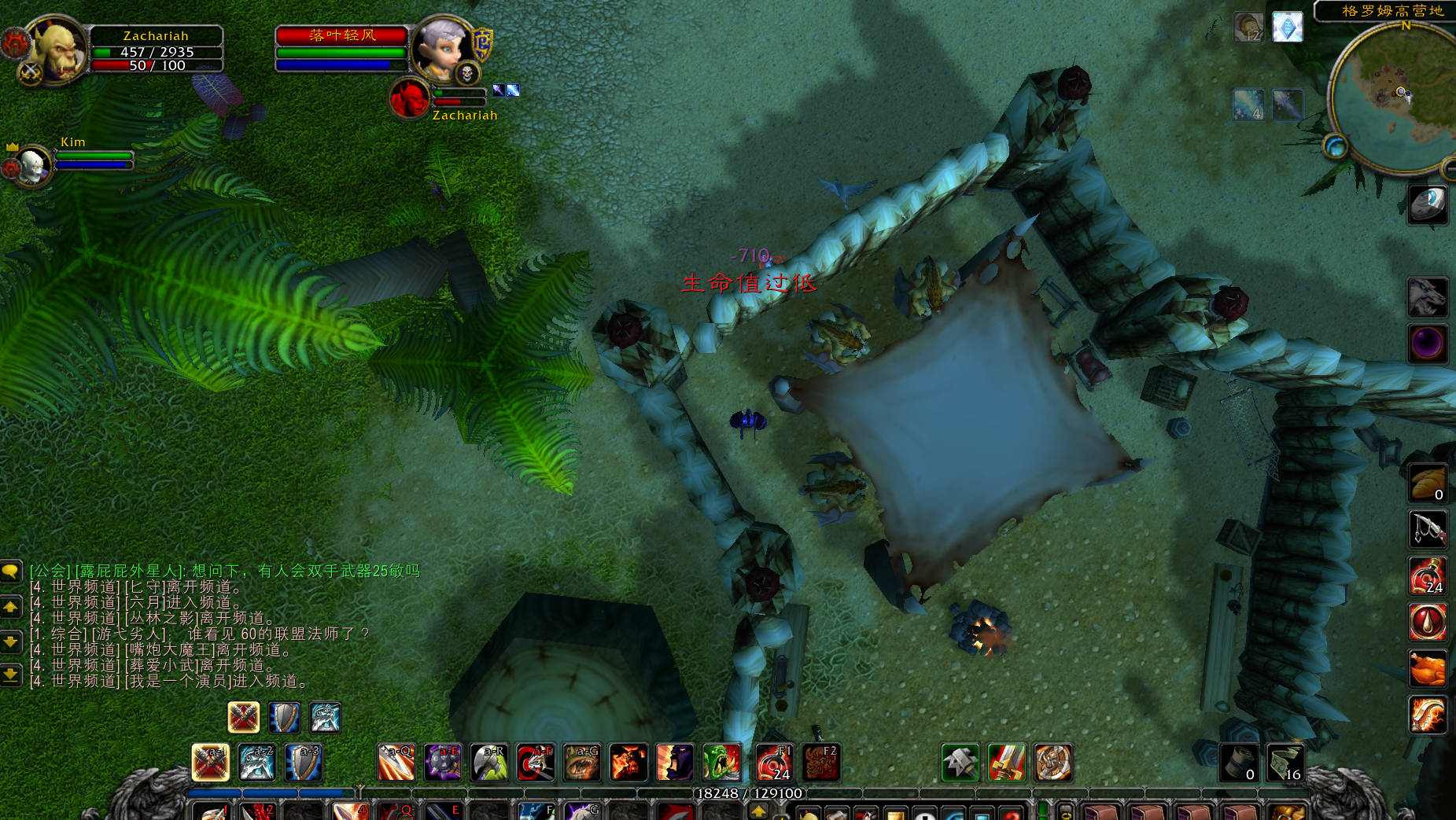The image size is (1456, 820).
Task: Click the blue diamond crystal buff icon
Action: (1288, 28)
